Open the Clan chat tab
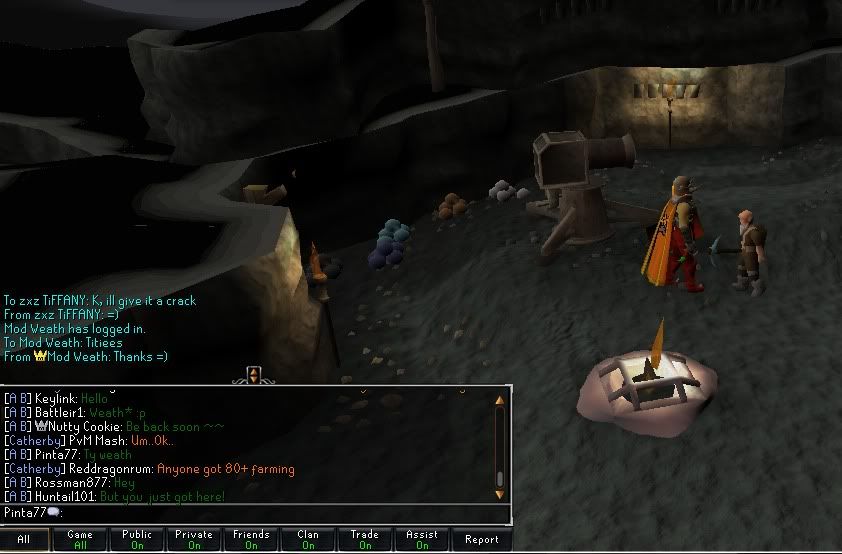The image size is (842, 554). point(308,540)
